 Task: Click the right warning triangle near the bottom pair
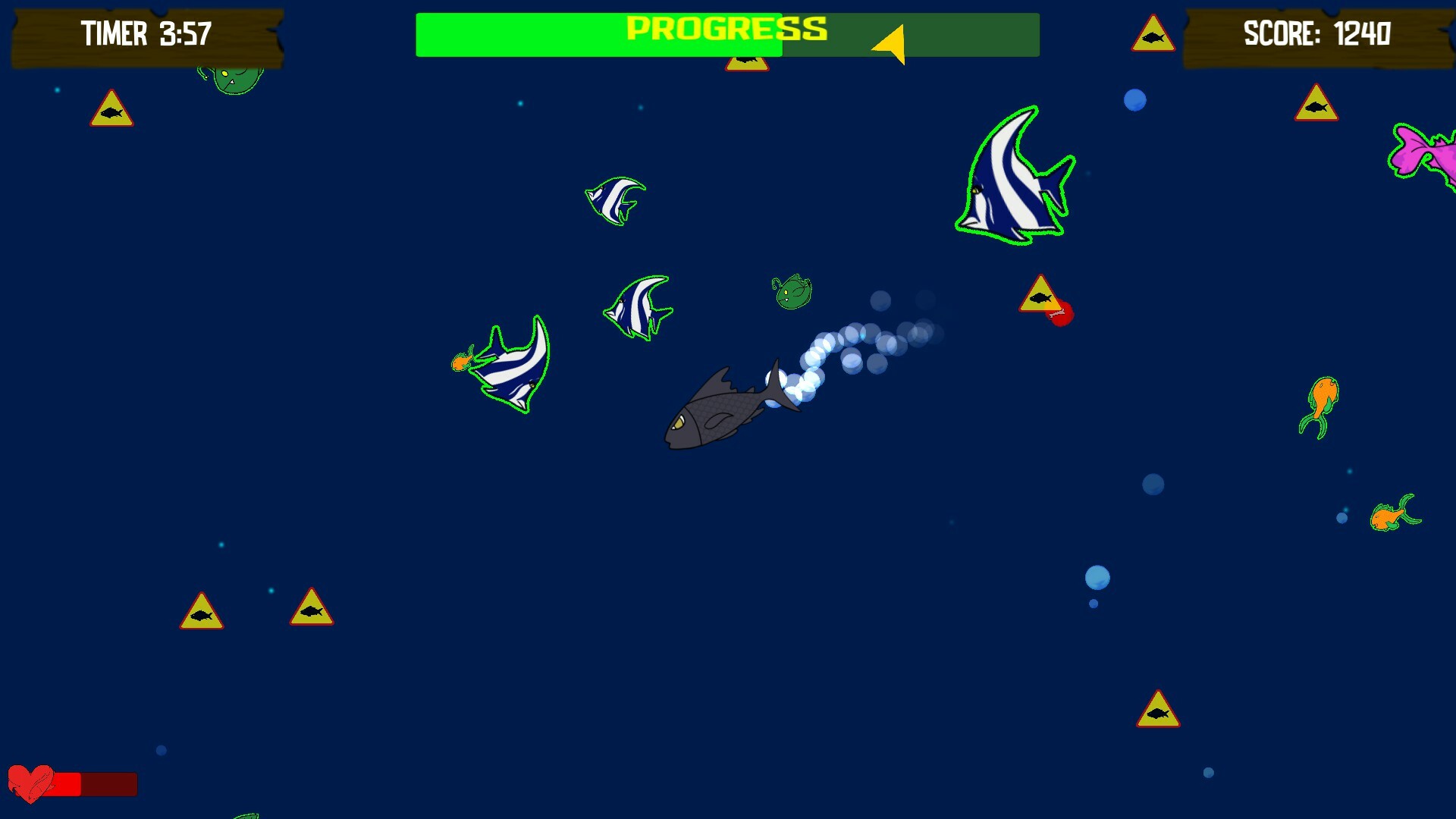point(311,605)
